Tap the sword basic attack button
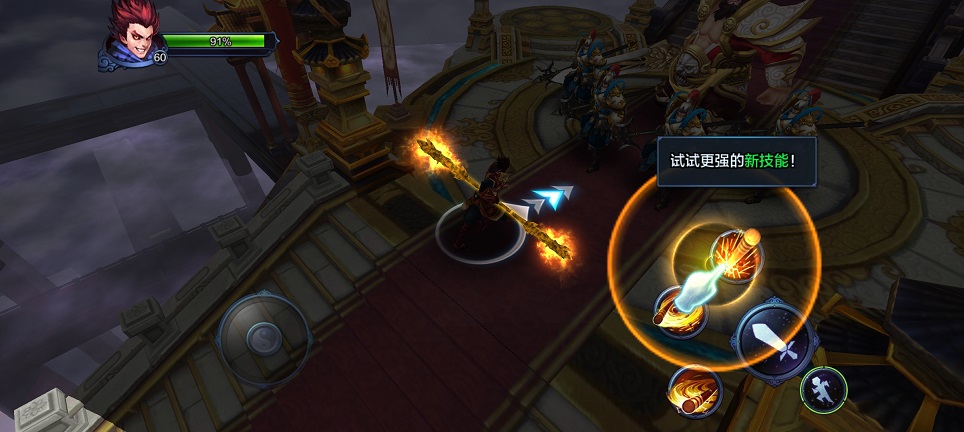Screen dimensions: 964x432 click(x=777, y=338)
